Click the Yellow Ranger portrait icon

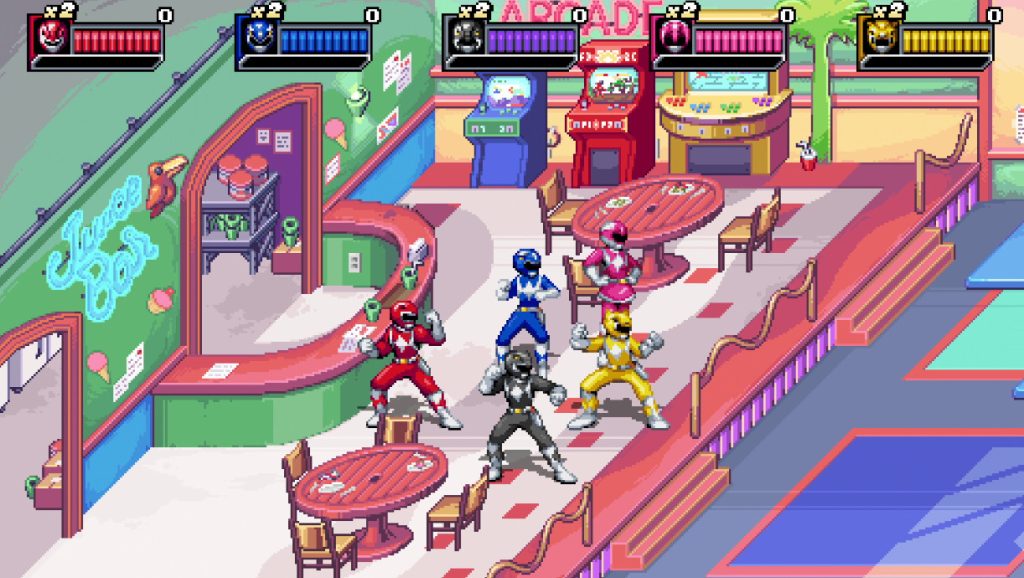(x=881, y=37)
